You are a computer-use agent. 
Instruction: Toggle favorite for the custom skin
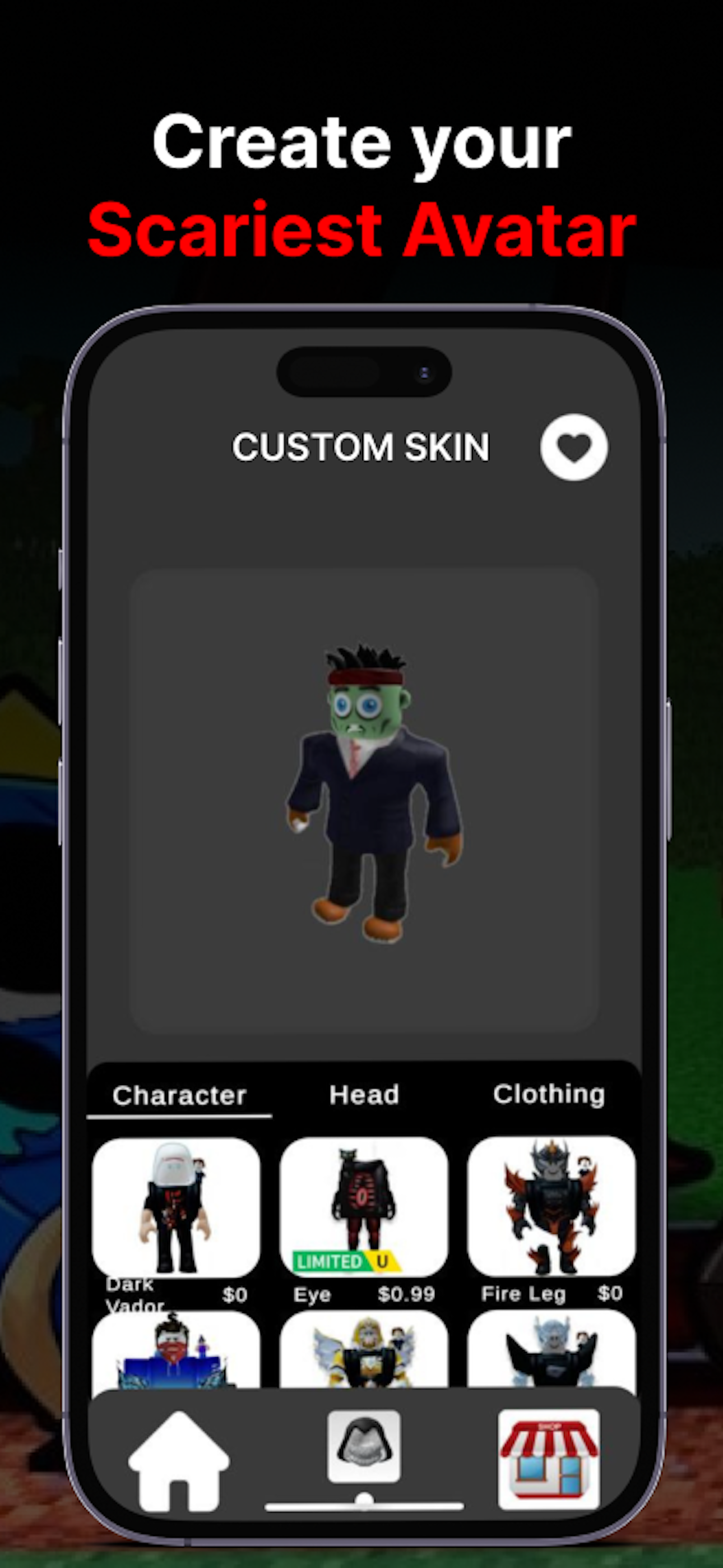[574, 448]
